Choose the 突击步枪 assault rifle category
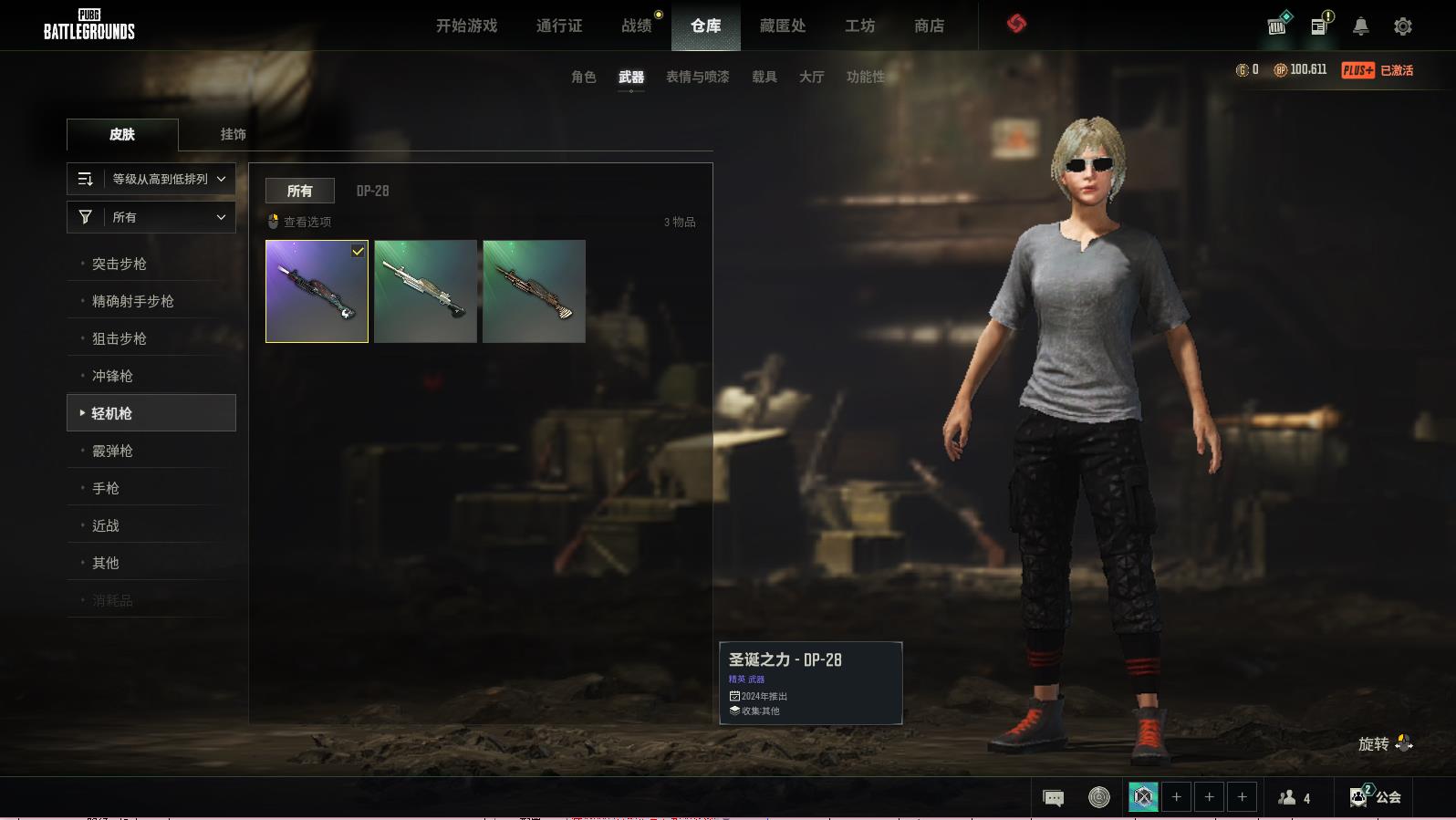 point(120,264)
